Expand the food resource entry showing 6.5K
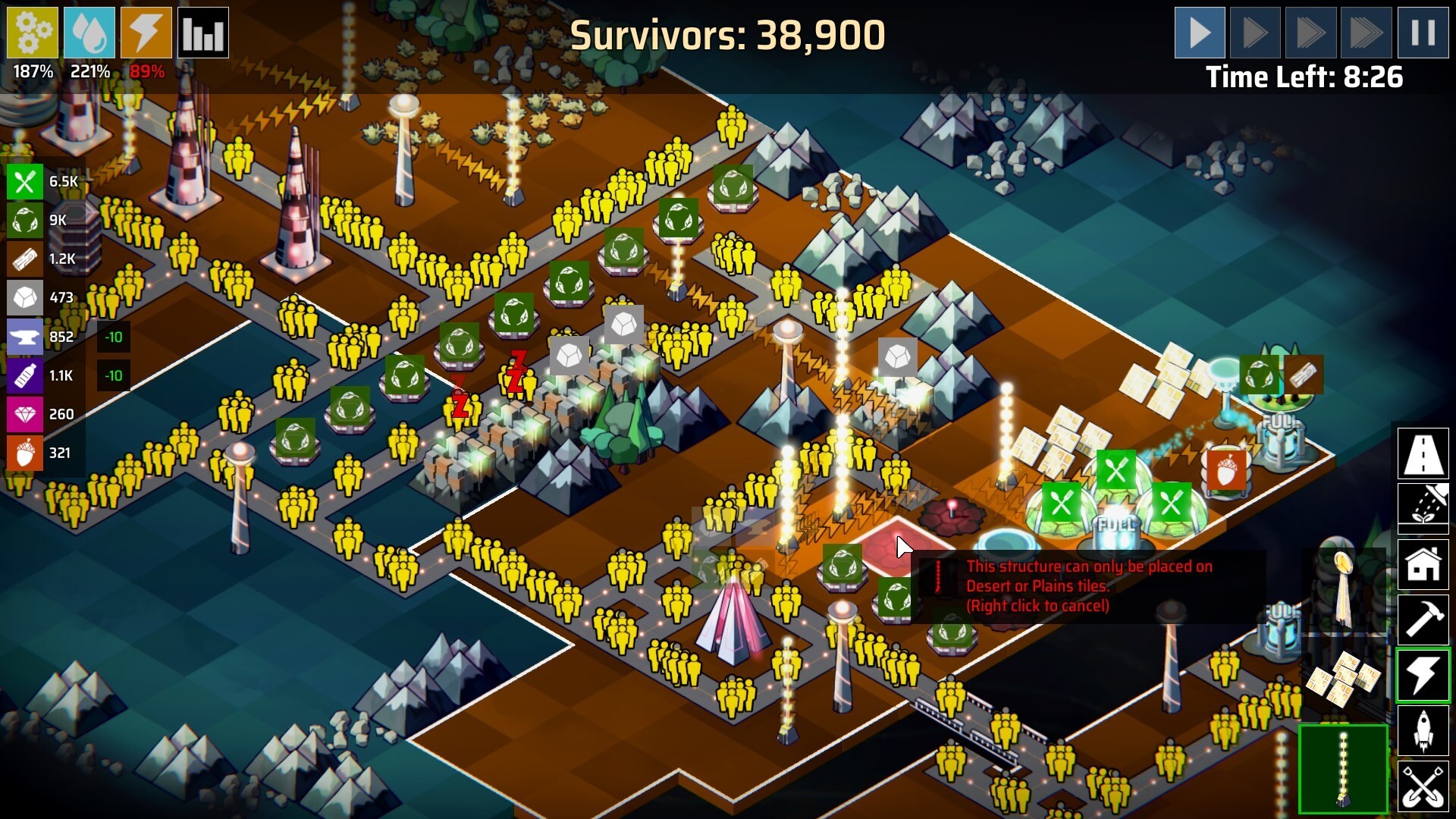 25,182
